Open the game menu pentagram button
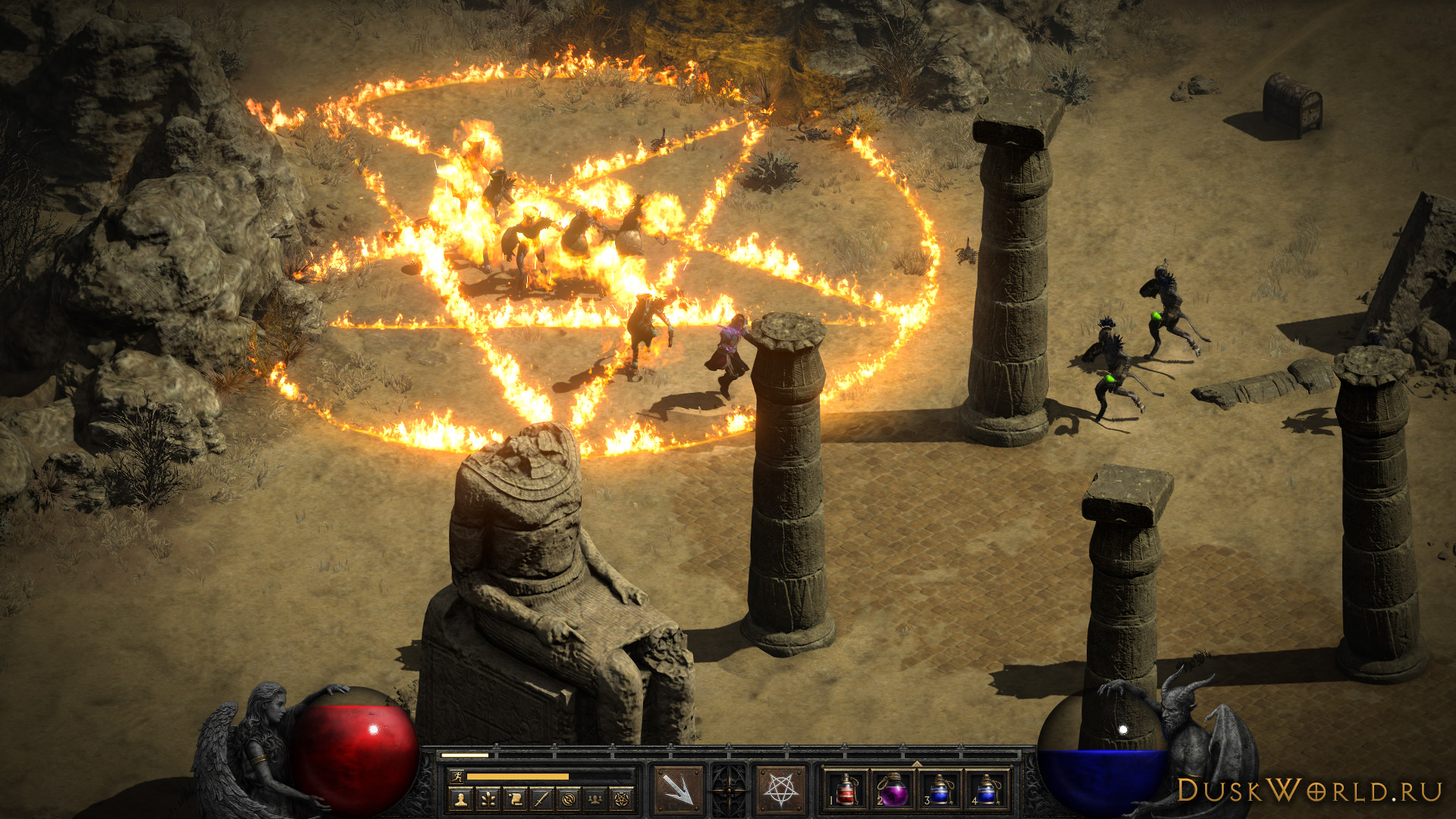Screen dimensions: 1456x819 623,799
